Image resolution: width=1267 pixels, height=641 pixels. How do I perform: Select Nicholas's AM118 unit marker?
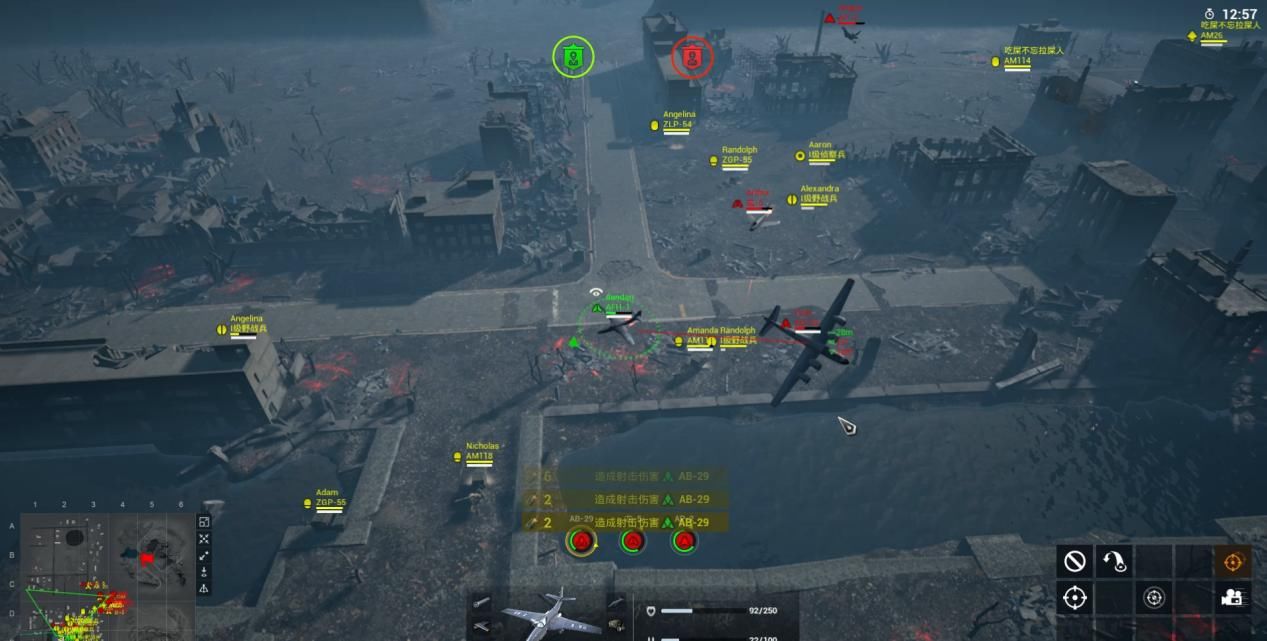[478, 457]
